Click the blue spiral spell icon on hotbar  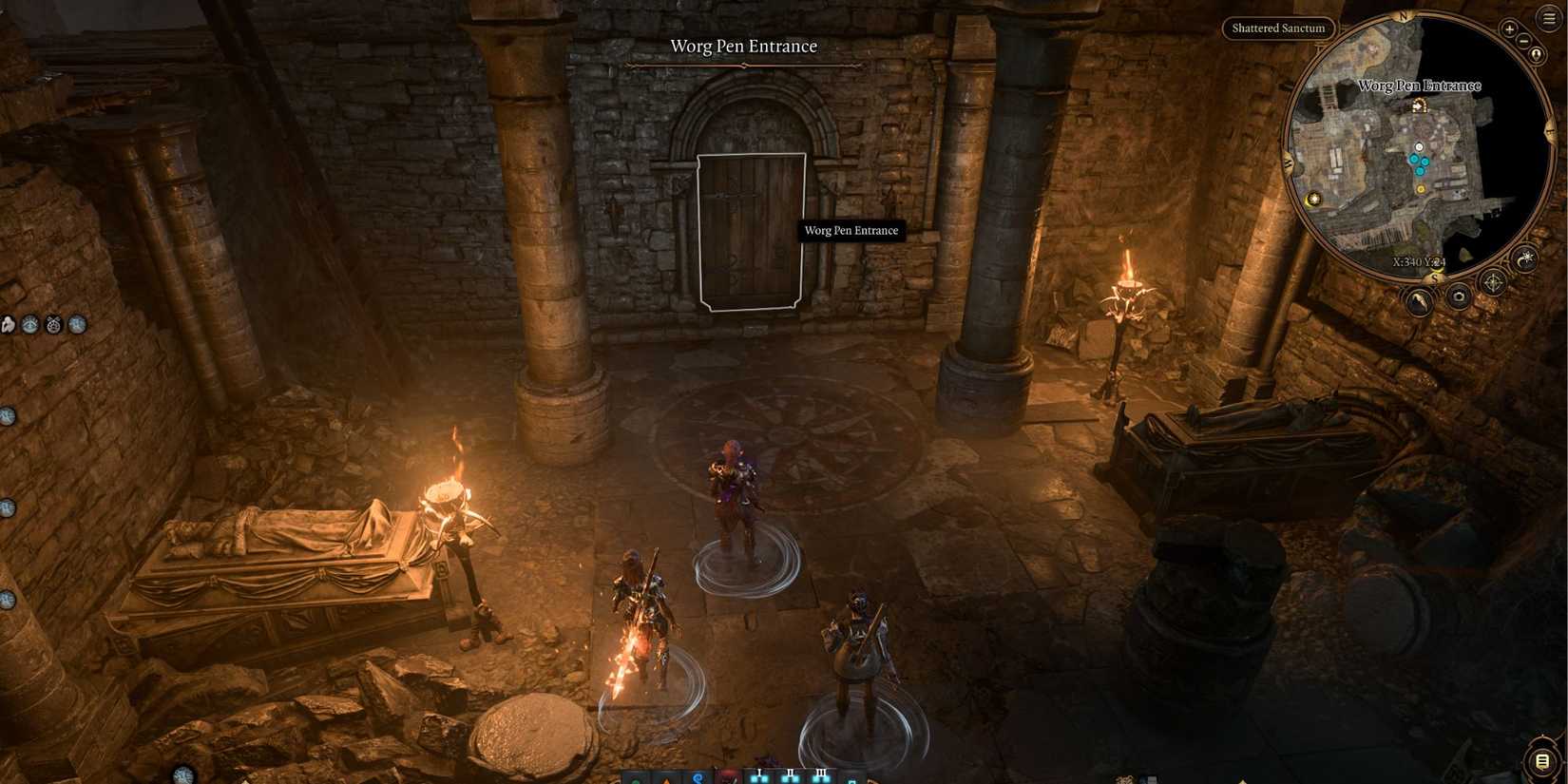pyautogui.click(x=699, y=778)
